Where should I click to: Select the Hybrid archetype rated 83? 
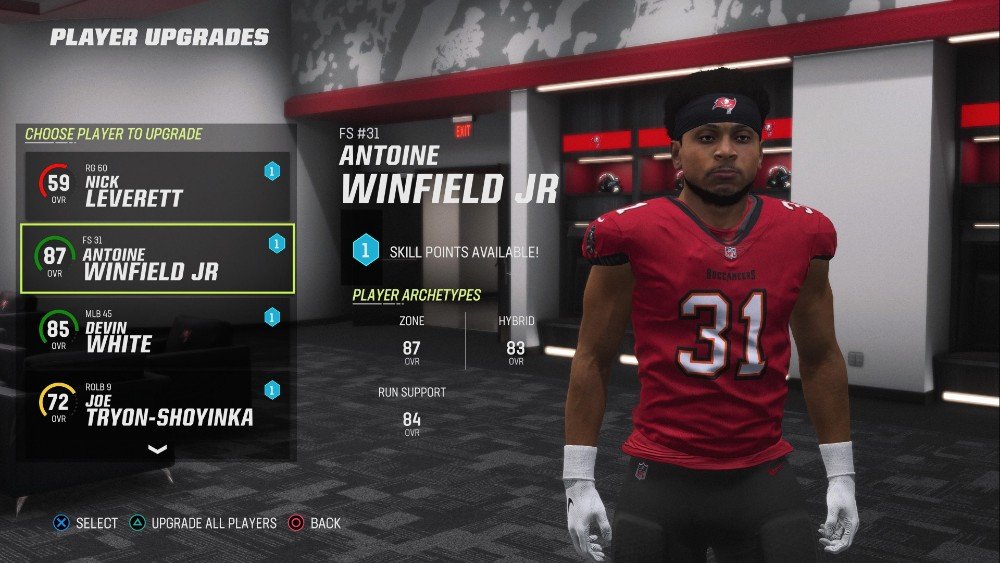[516, 338]
